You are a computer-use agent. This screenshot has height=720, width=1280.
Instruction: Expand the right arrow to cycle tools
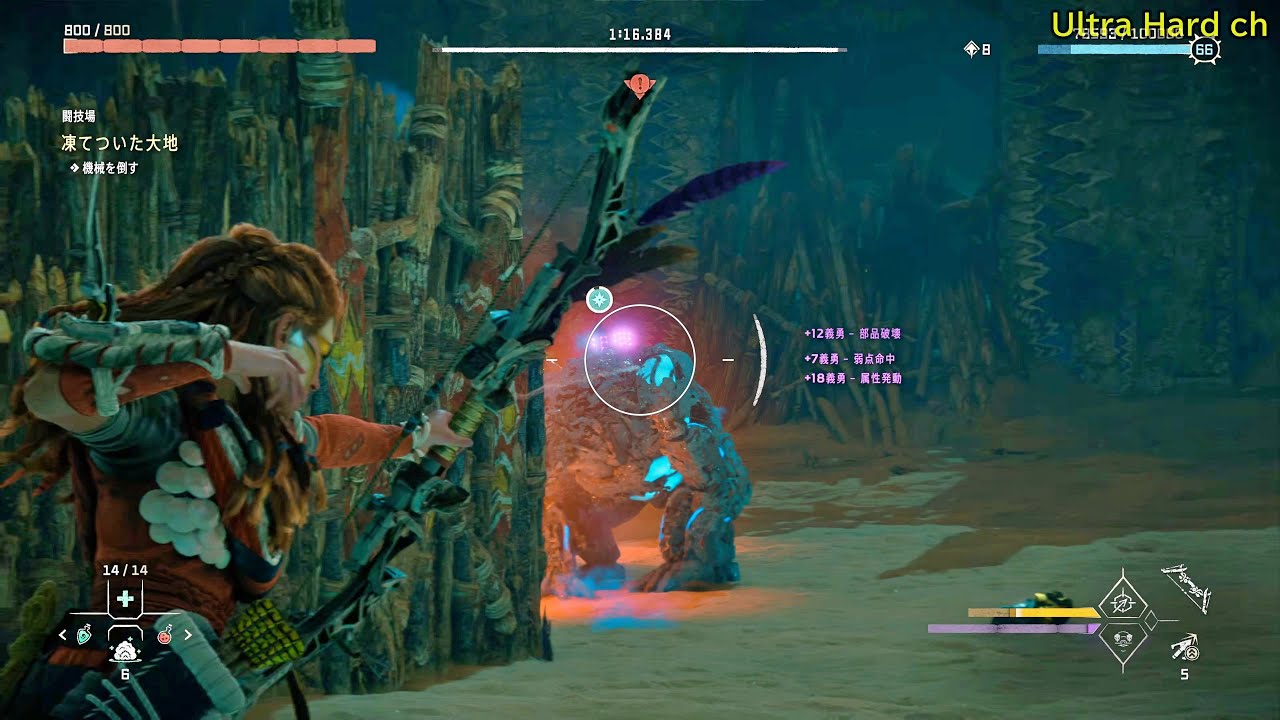(188, 634)
